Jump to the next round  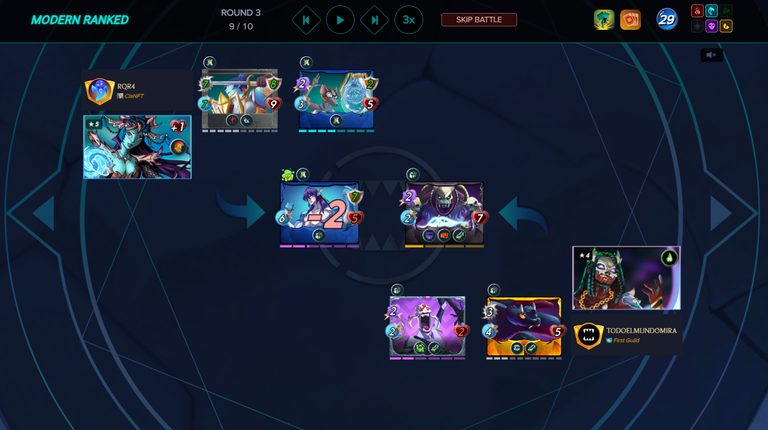374,20
